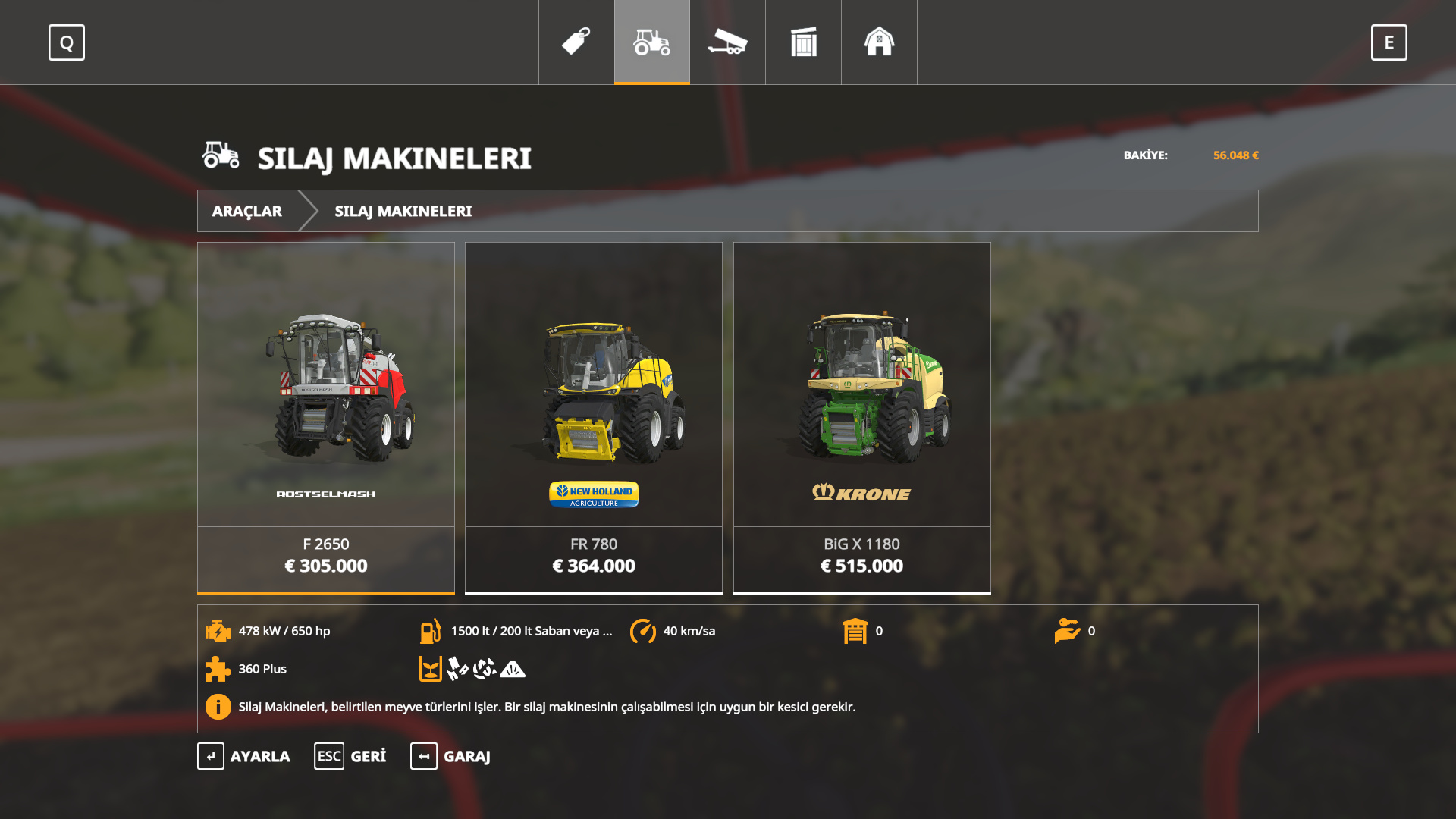Go back to ARAÇLAR breadcrumb
The image size is (1456, 819).
point(247,211)
